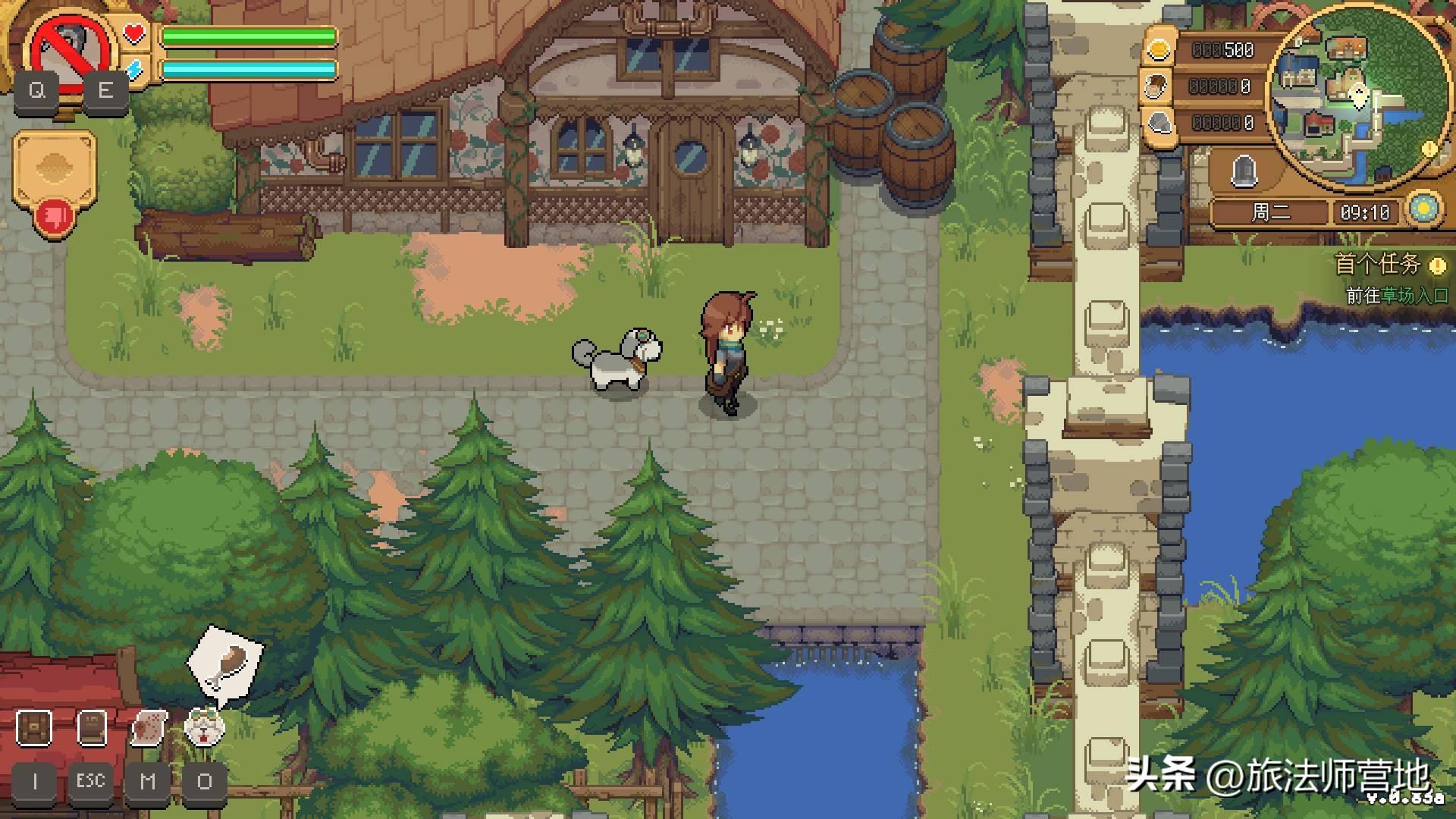Screen dimensions: 1456x819
Task: Open the 首个任务 quest tracker
Action: click(x=1377, y=264)
